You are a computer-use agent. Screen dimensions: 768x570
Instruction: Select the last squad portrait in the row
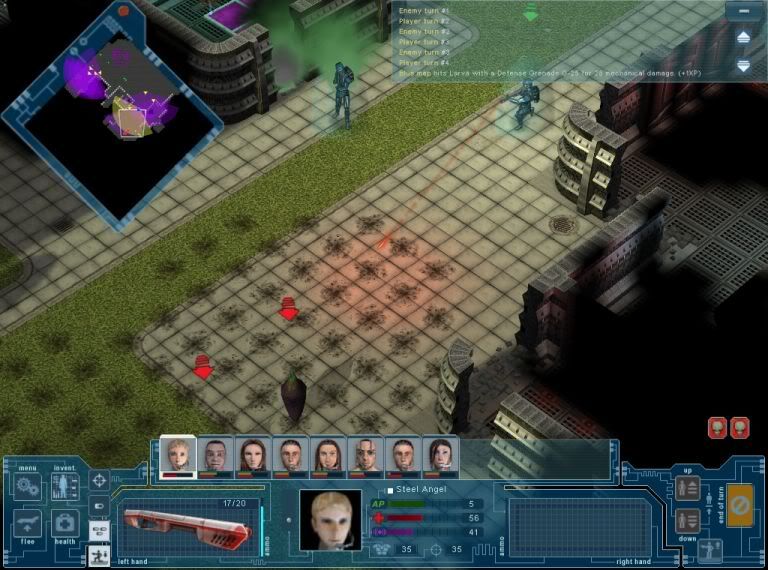tap(441, 456)
